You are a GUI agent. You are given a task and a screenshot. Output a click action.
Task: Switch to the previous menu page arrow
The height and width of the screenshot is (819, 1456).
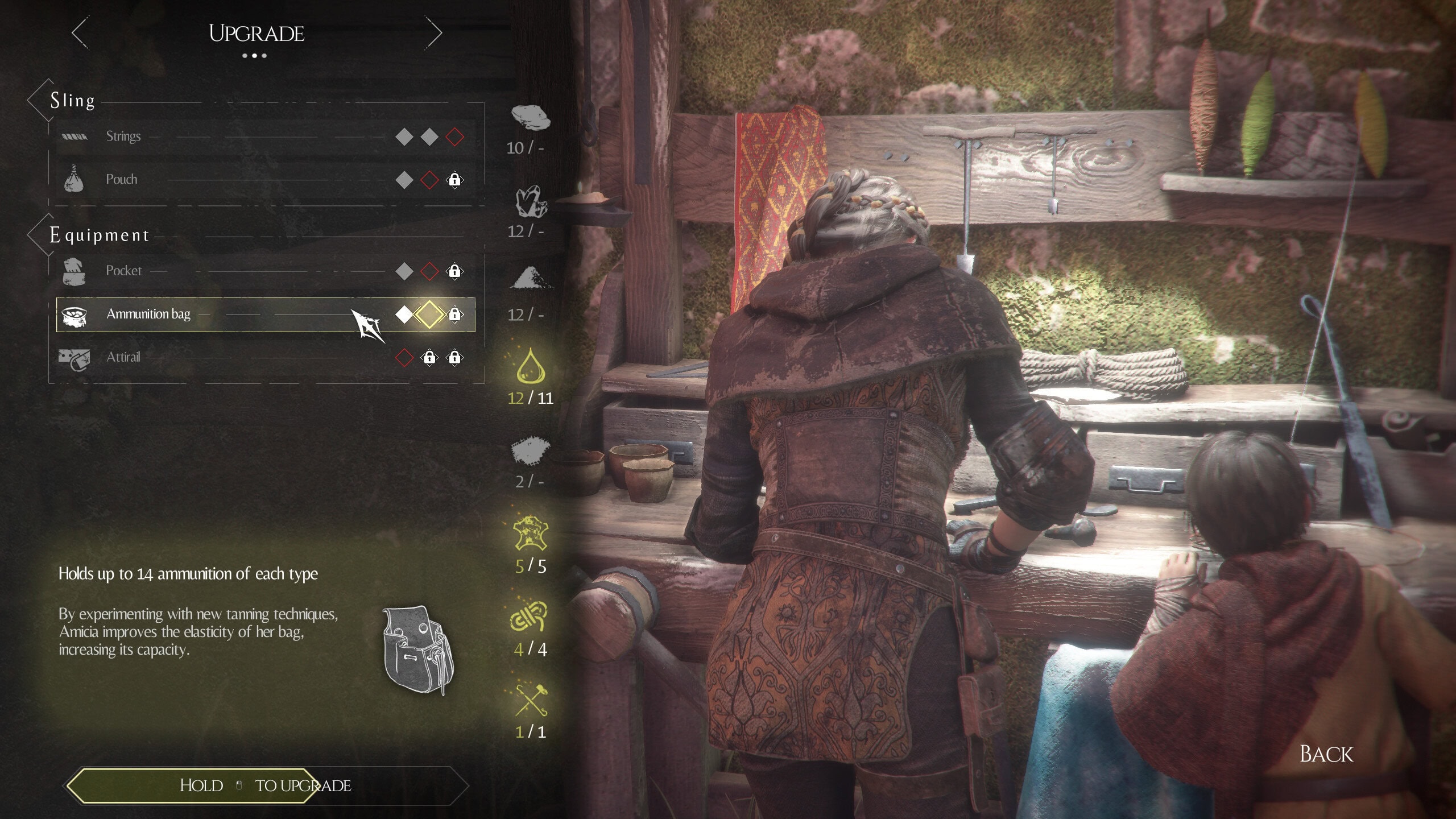(80, 33)
